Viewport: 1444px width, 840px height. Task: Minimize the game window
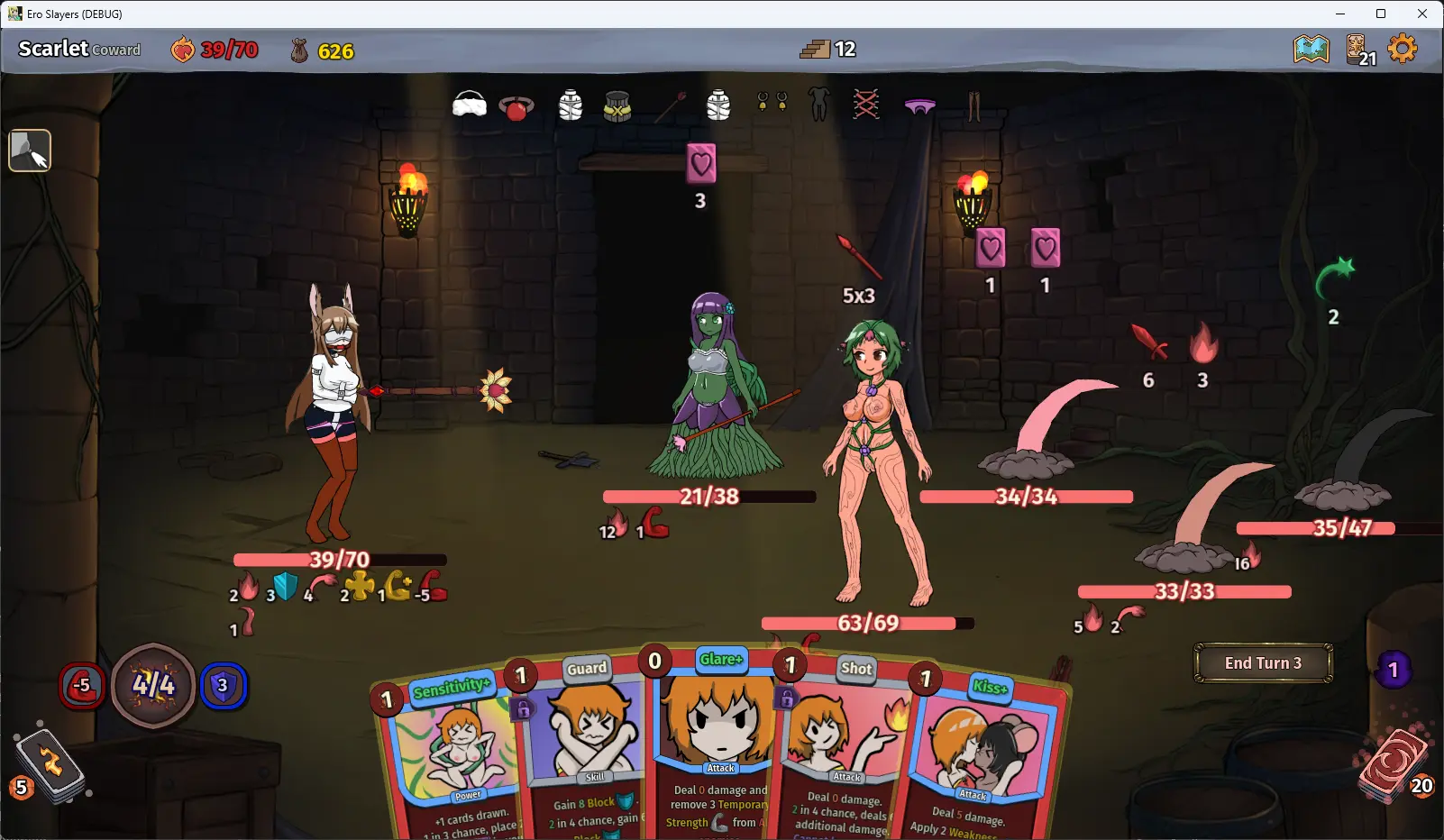[1339, 14]
